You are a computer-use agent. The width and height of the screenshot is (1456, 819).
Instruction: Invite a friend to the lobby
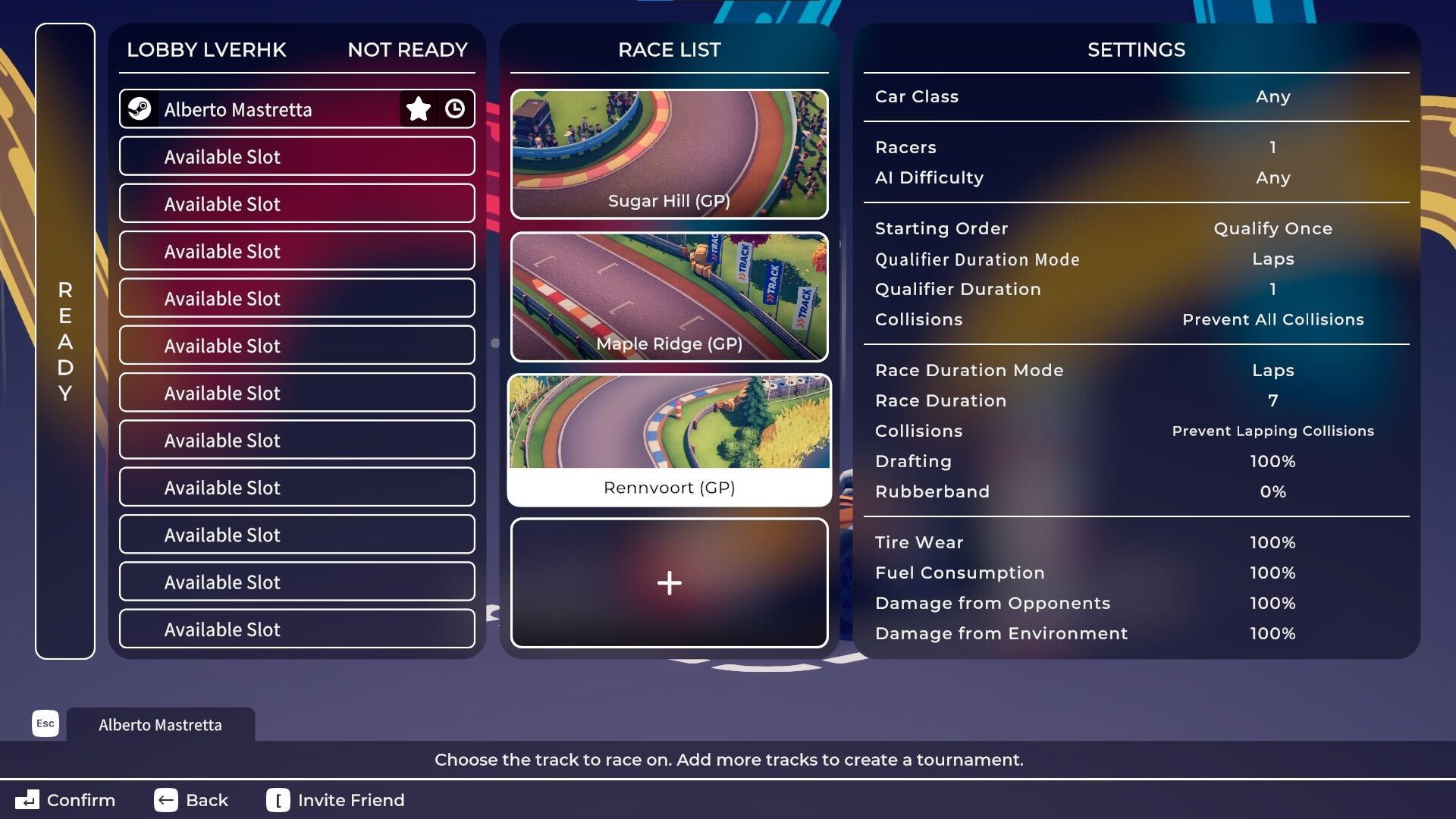click(336, 800)
